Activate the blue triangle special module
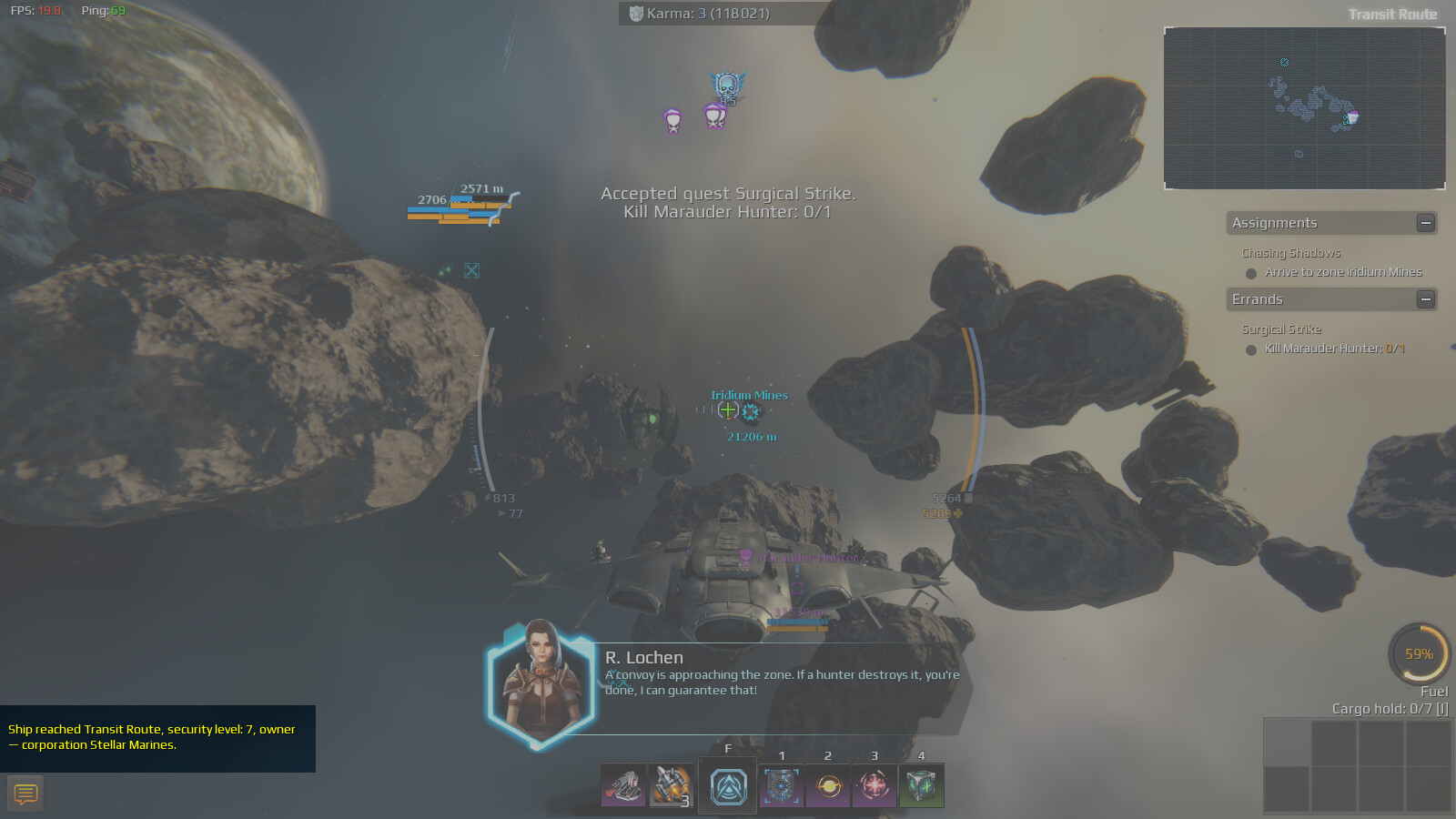The width and height of the screenshot is (1456, 819). click(728, 786)
